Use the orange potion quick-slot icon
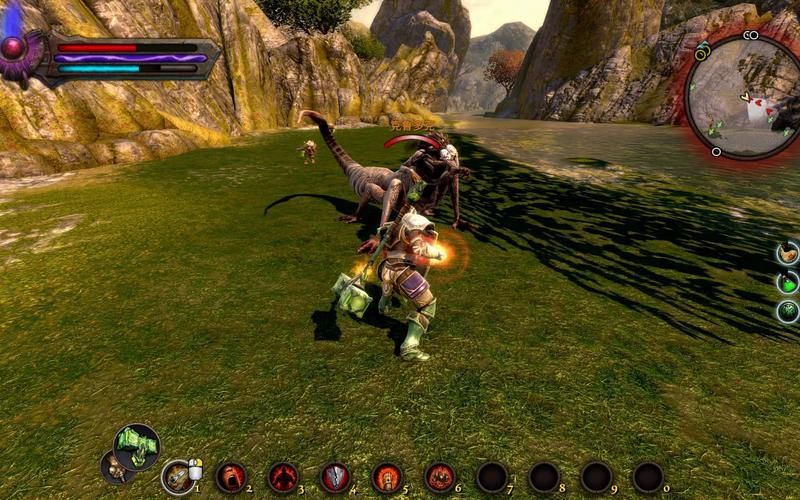800x500 pixels. tap(788, 252)
